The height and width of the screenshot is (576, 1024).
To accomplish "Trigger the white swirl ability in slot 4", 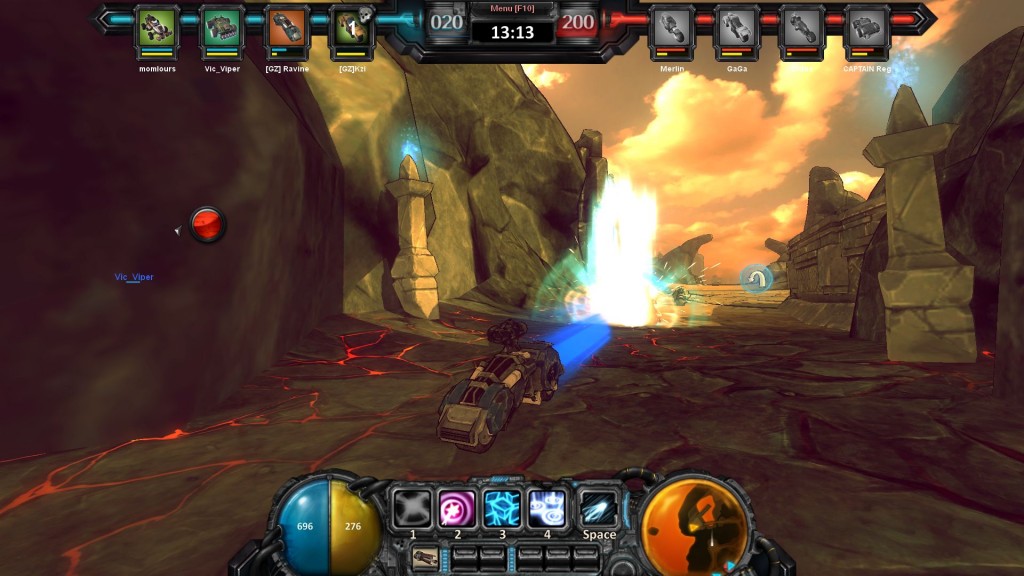I will (548, 508).
